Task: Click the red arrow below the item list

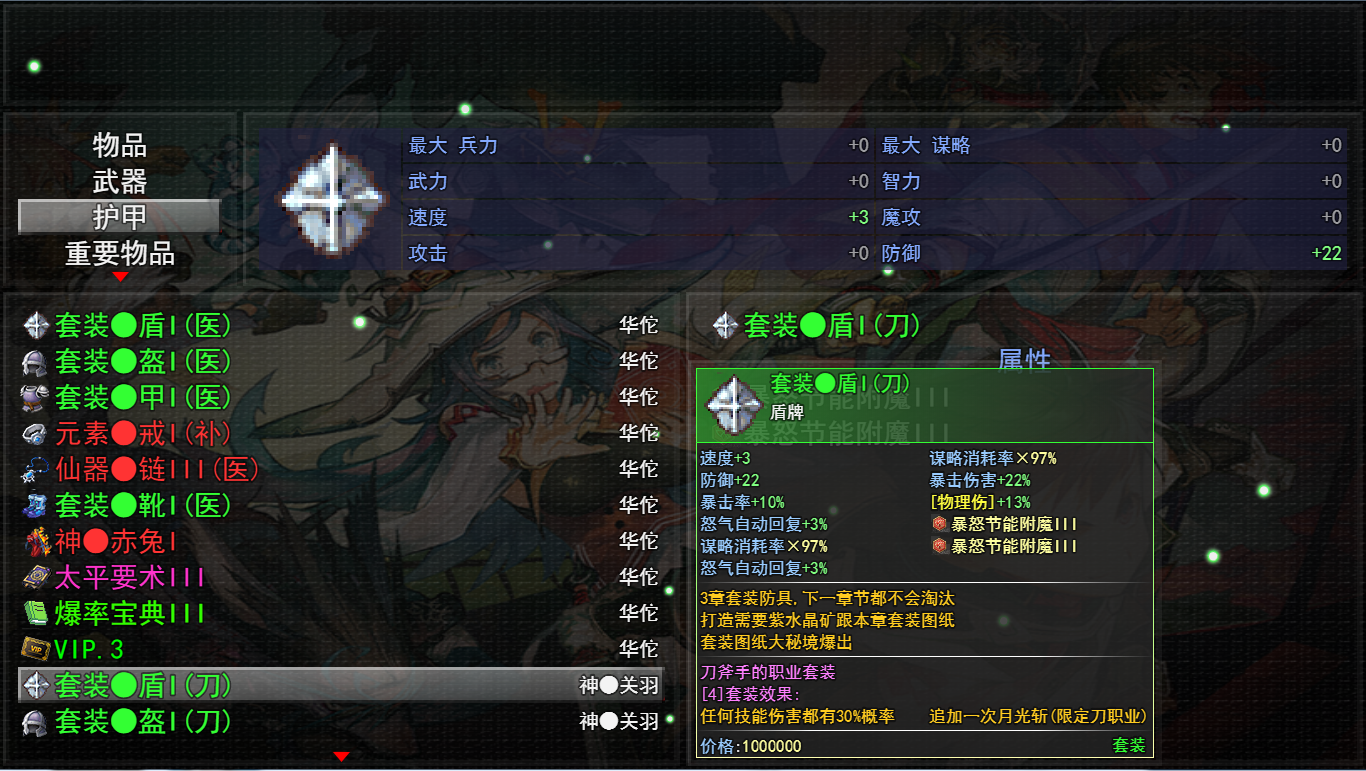Action: (341, 757)
